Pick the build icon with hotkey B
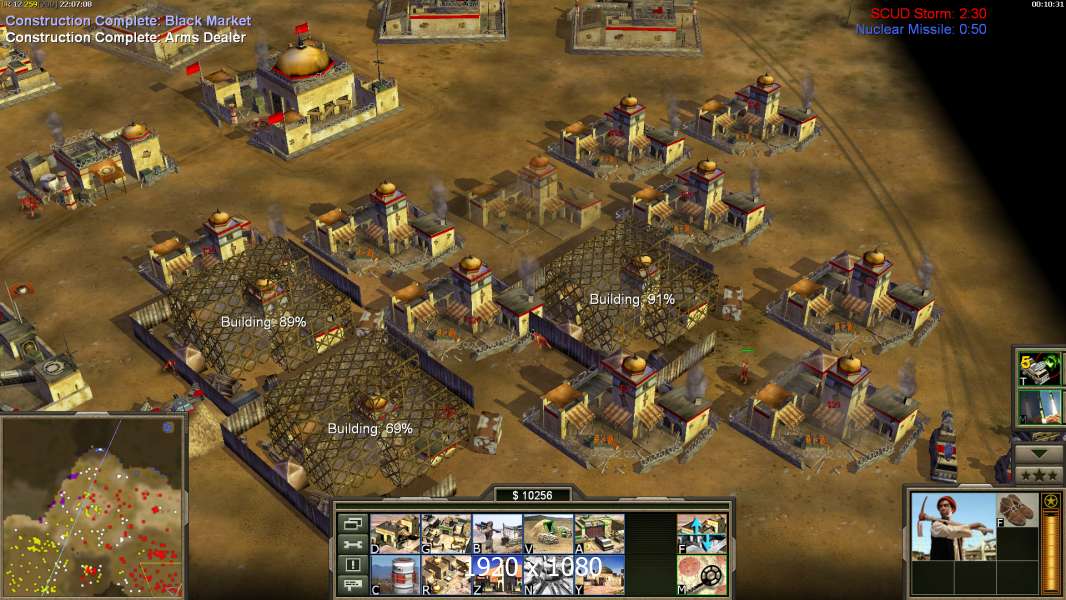This screenshot has height=600, width=1066. (x=497, y=533)
